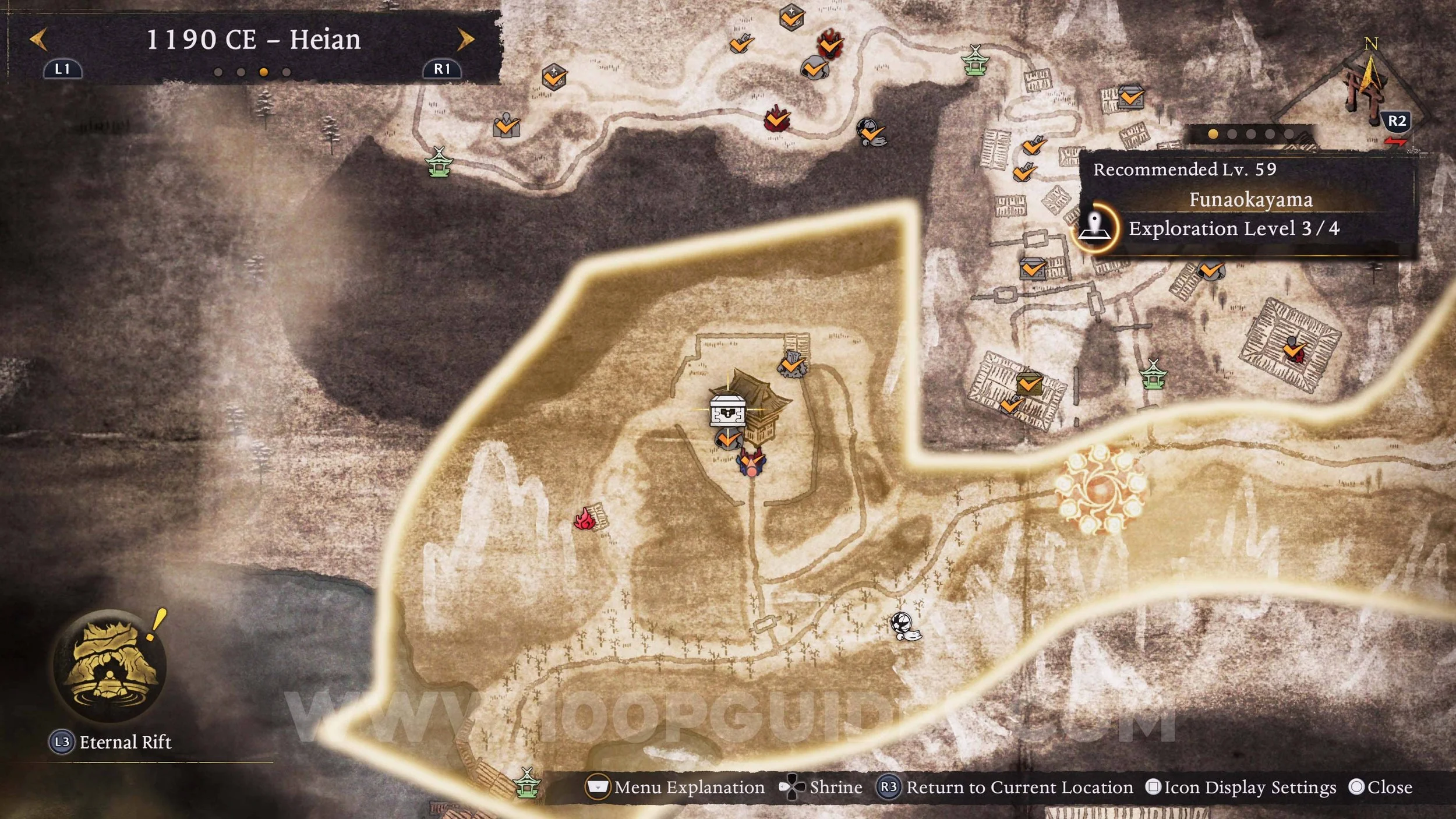Image resolution: width=1456 pixels, height=819 pixels.
Task: Select the unchecked red flame marker
Action: click(585, 518)
